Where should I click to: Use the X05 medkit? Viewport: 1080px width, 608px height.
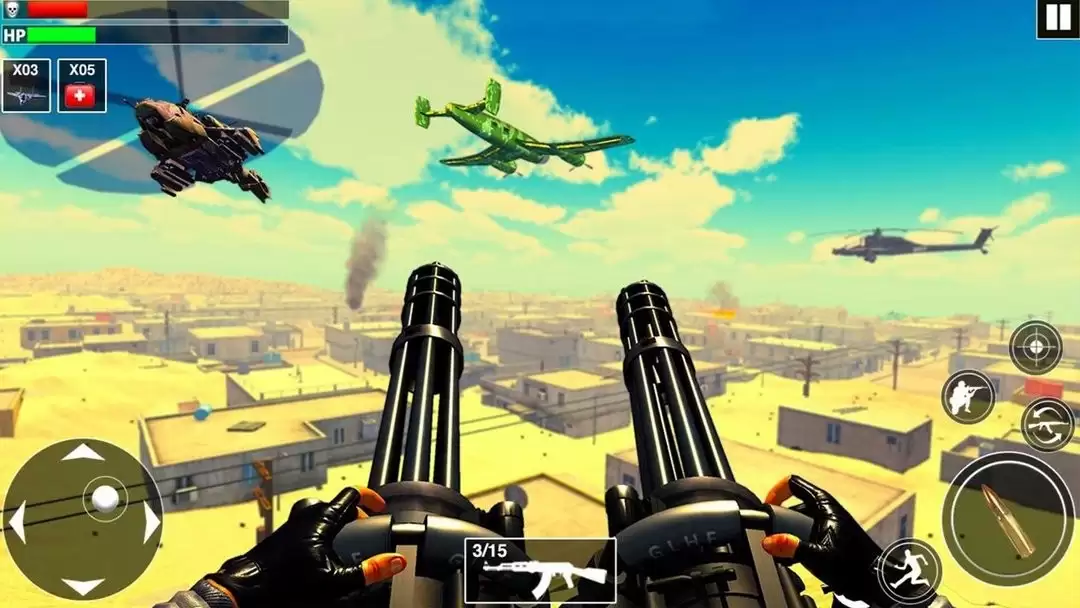[82, 86]
